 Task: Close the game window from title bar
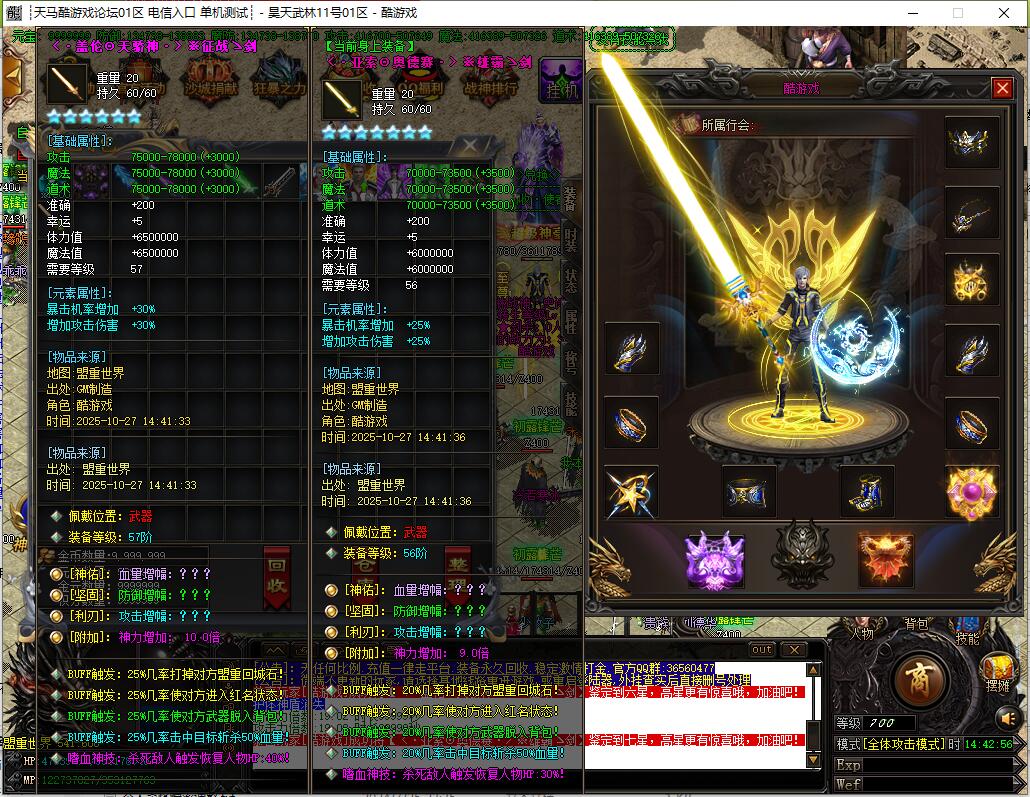[x=1002, y=13]
